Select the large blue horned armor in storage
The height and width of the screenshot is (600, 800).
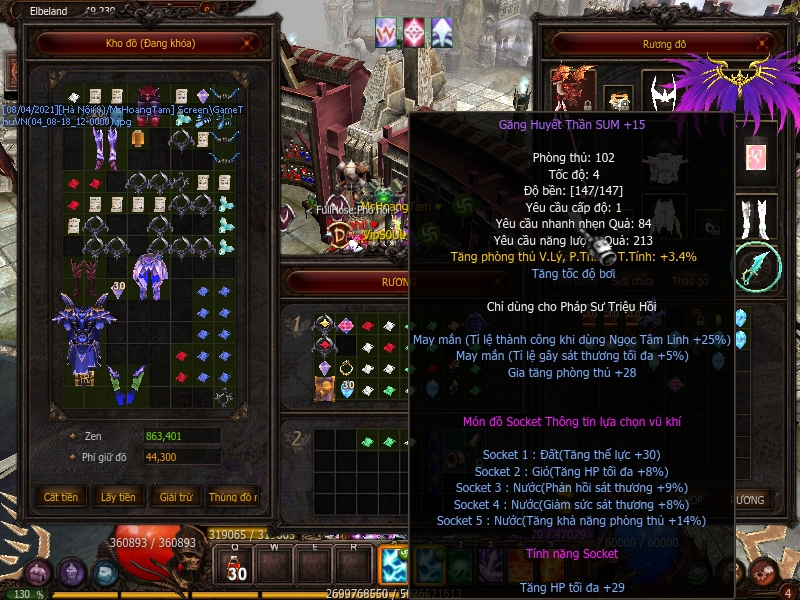[86, 333]
